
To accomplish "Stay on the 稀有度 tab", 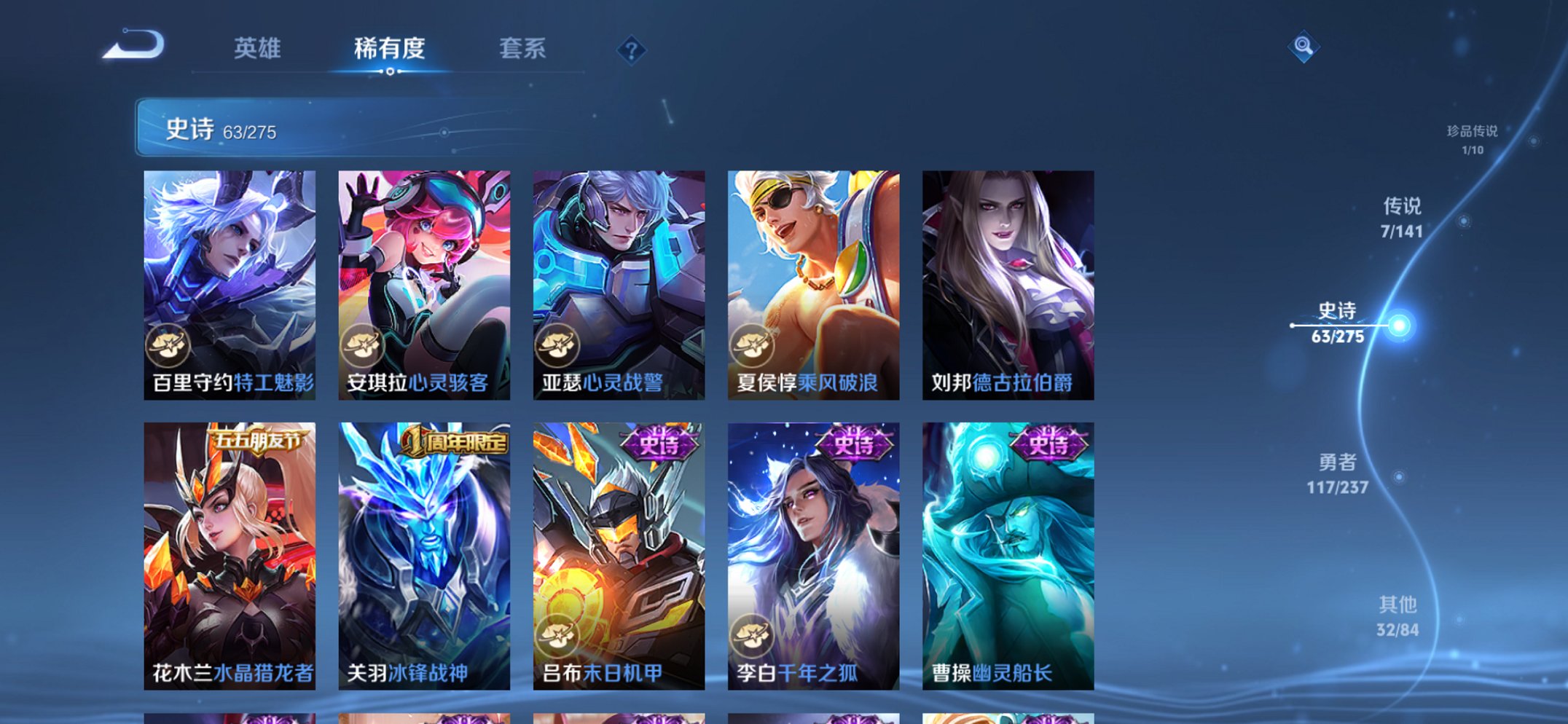I will [x=388, y=48].
